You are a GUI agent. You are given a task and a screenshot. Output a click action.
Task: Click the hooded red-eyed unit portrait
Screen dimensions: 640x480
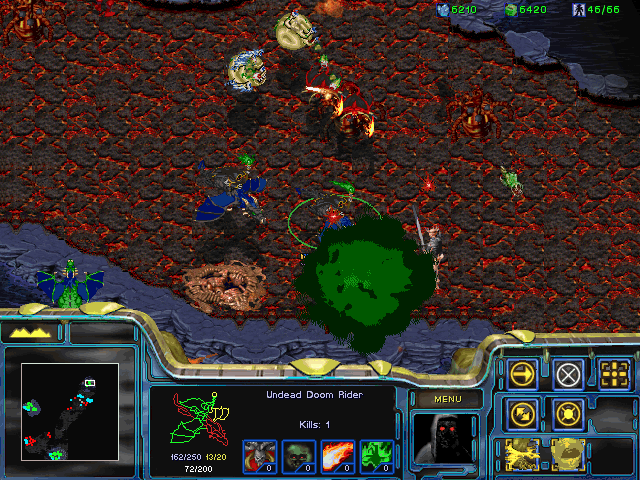click(x=445, y=438)
